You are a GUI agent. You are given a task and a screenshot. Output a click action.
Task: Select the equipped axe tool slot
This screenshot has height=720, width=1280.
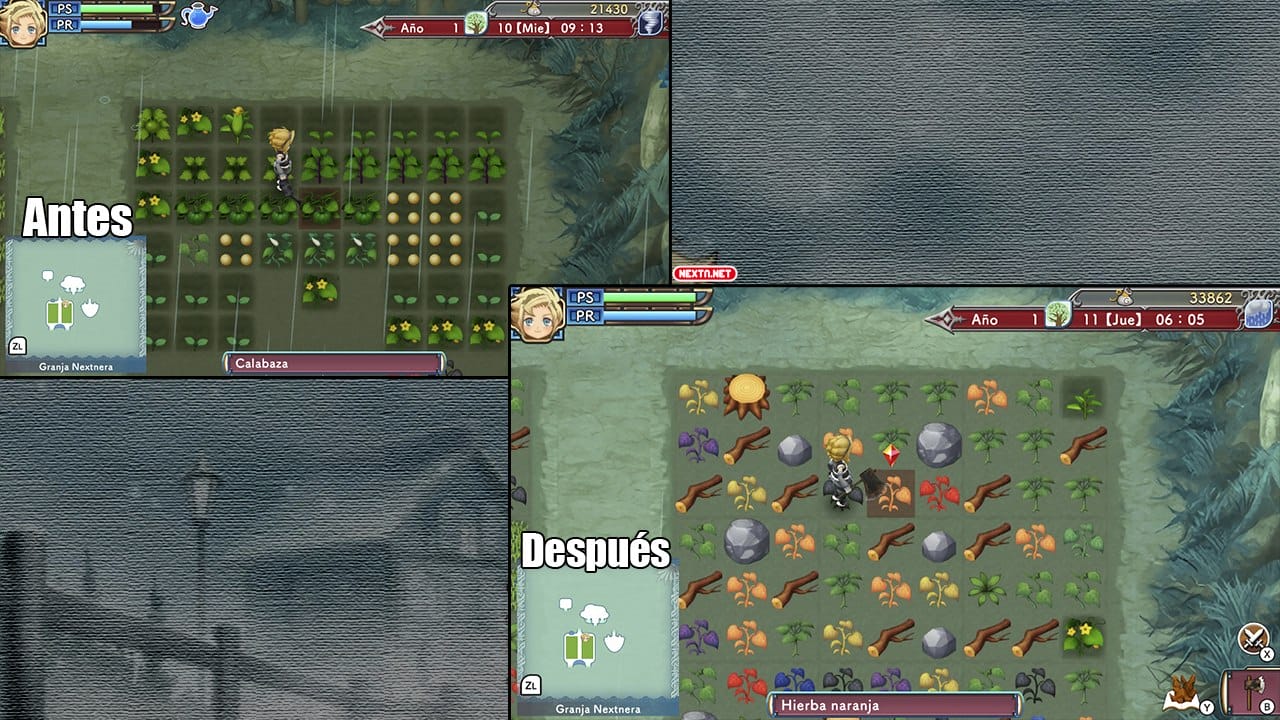(x=1252, y=692)
